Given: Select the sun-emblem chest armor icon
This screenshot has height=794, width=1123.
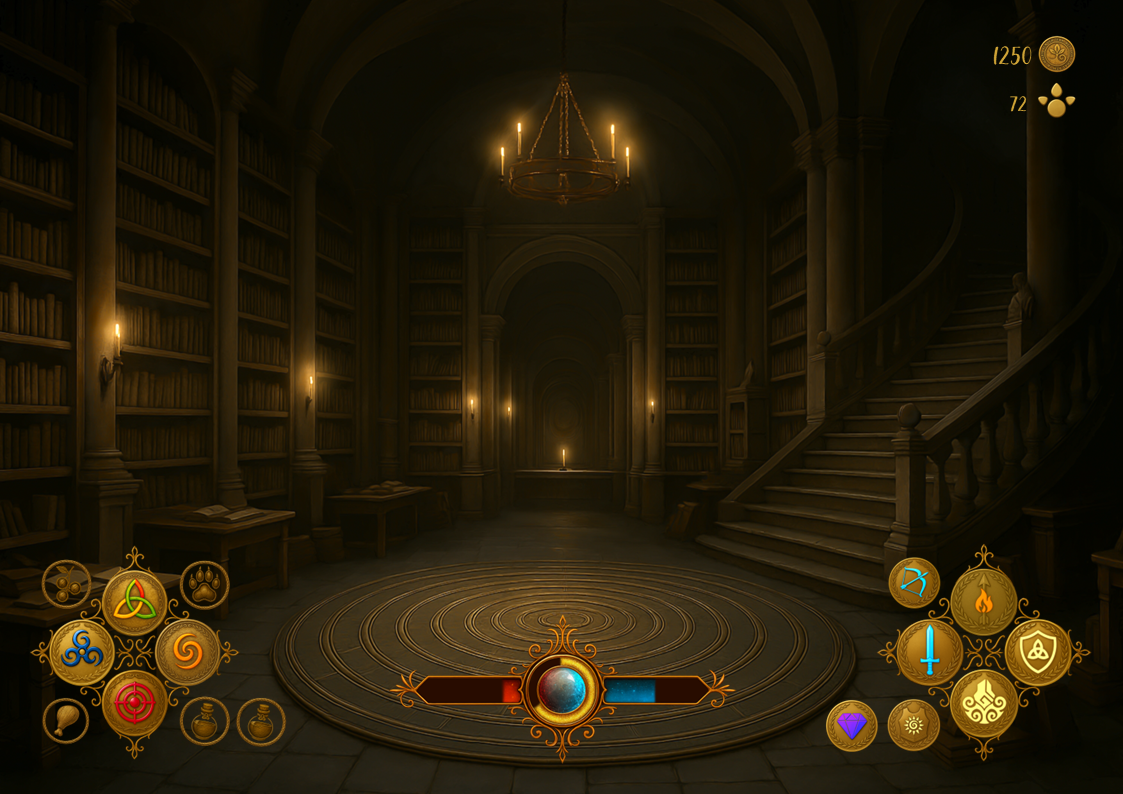Looking at the screenshot, I should (913, 725).
